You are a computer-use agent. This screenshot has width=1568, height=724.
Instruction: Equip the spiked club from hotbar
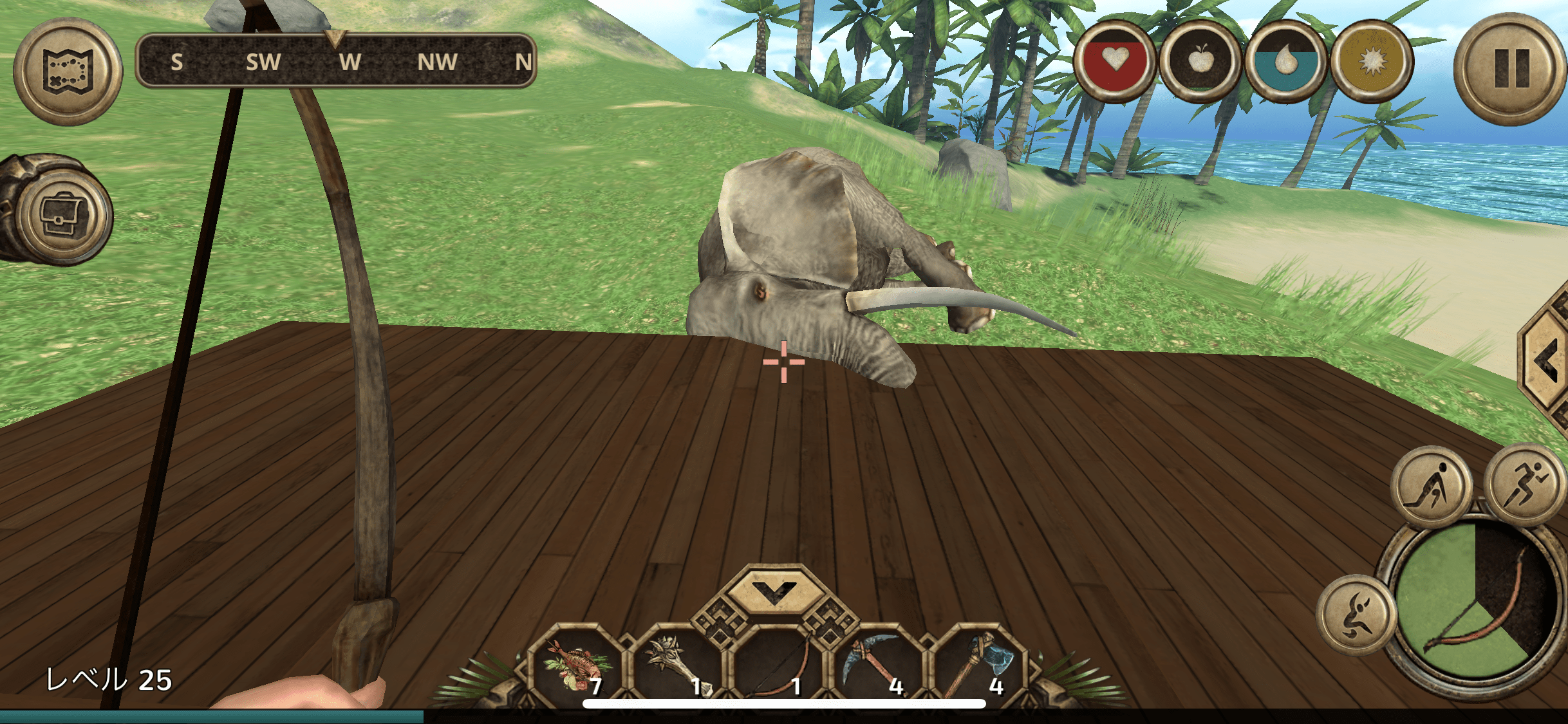coord(677,668)
